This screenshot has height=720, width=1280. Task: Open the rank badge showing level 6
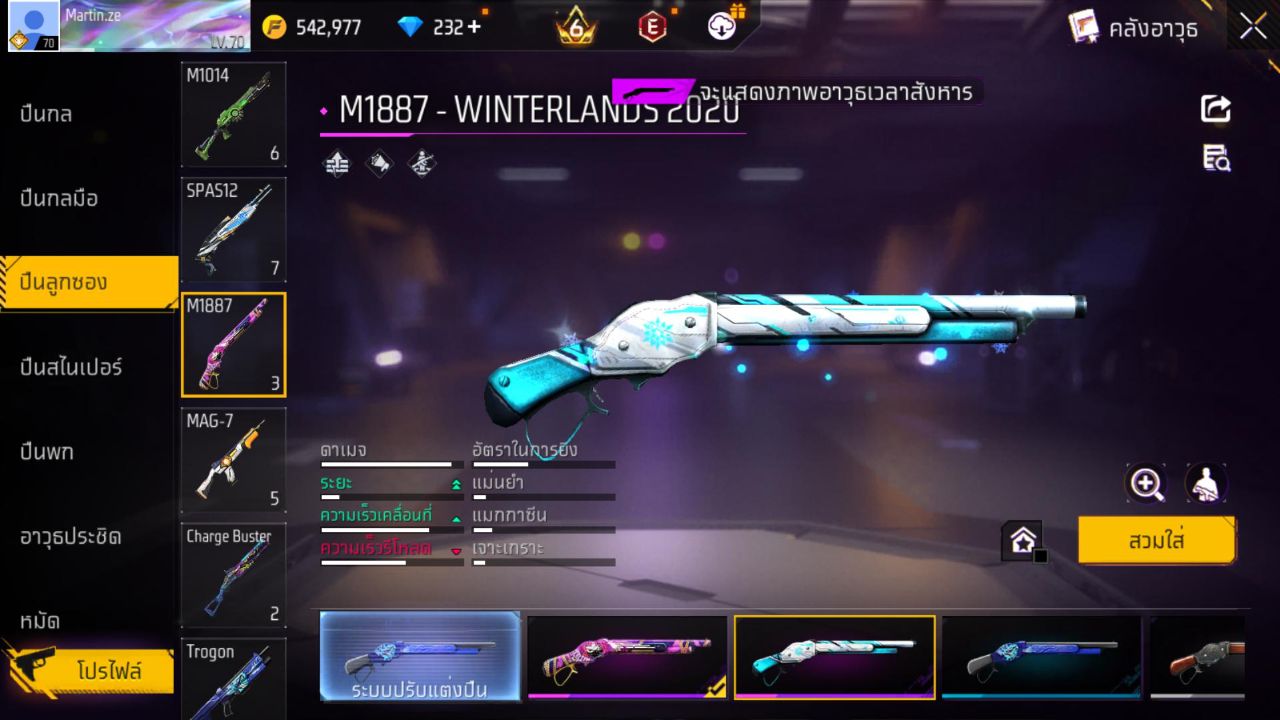(x=575, y=27)
